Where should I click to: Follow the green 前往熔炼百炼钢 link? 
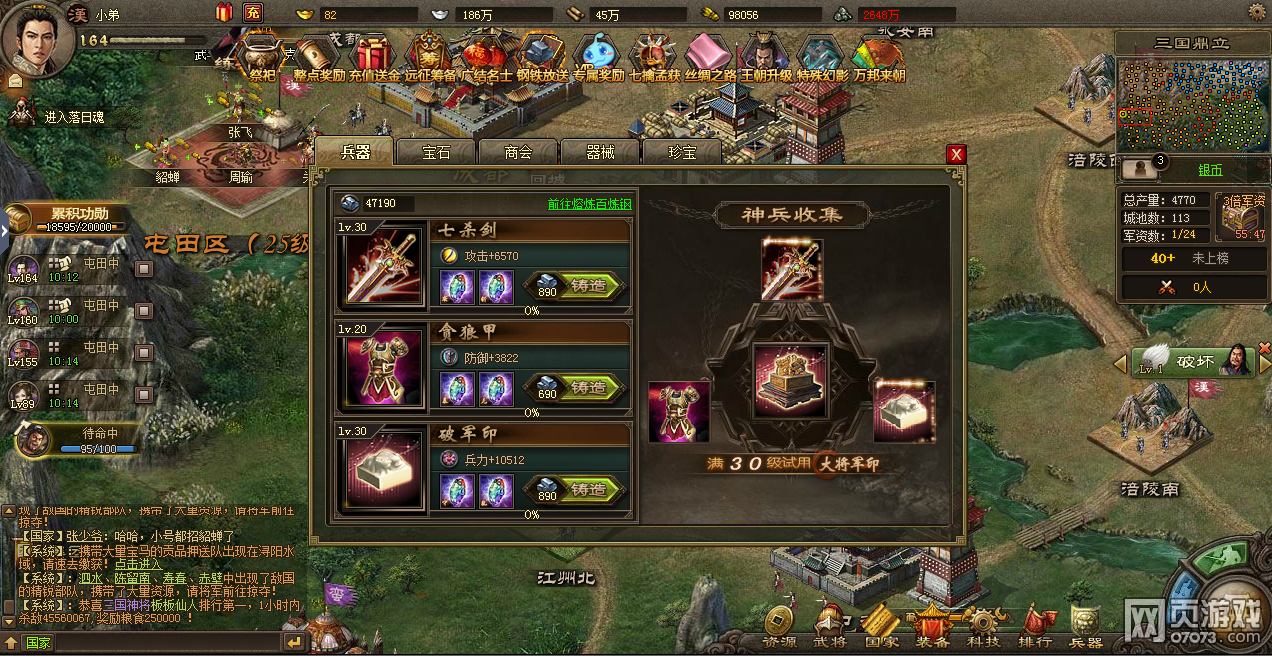point(589,204)
